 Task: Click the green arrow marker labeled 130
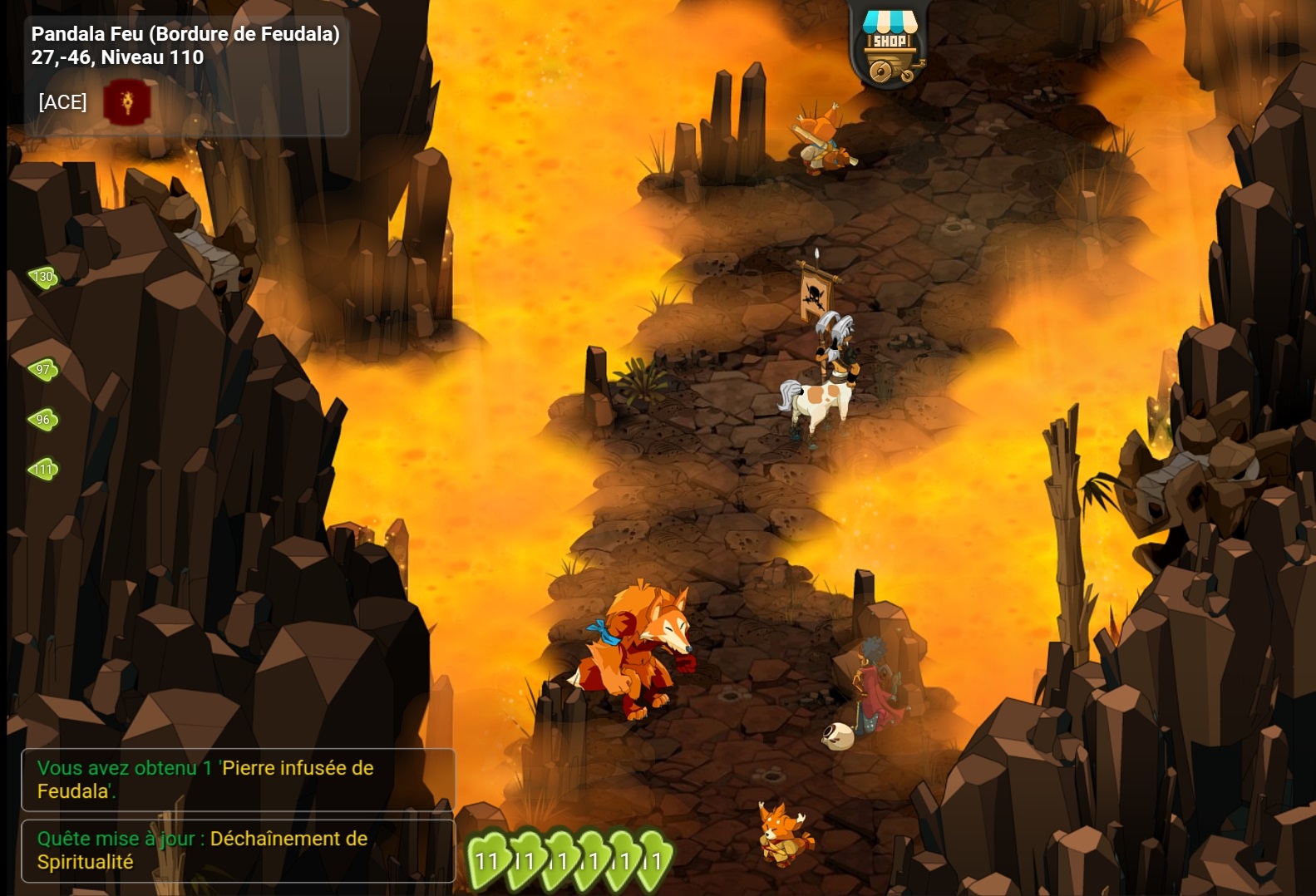coord(43,277)
